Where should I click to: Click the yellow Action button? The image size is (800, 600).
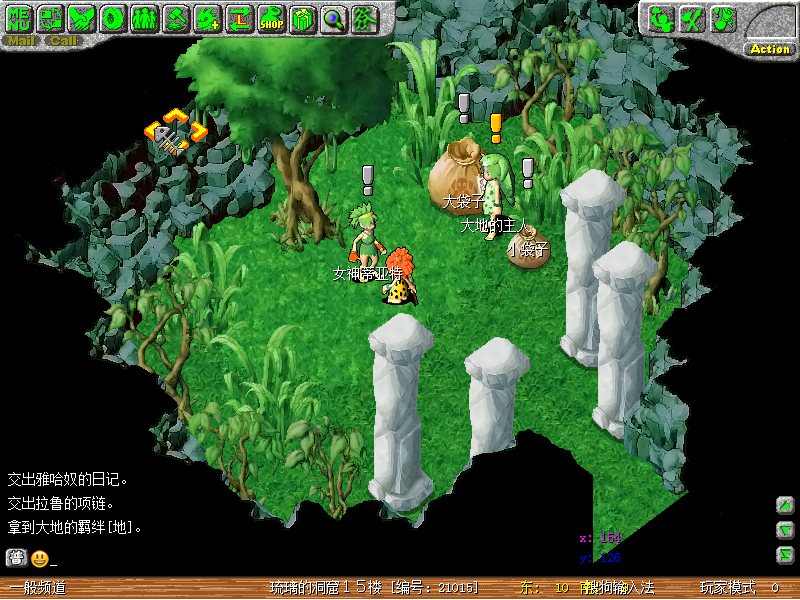tap(769, 49)
